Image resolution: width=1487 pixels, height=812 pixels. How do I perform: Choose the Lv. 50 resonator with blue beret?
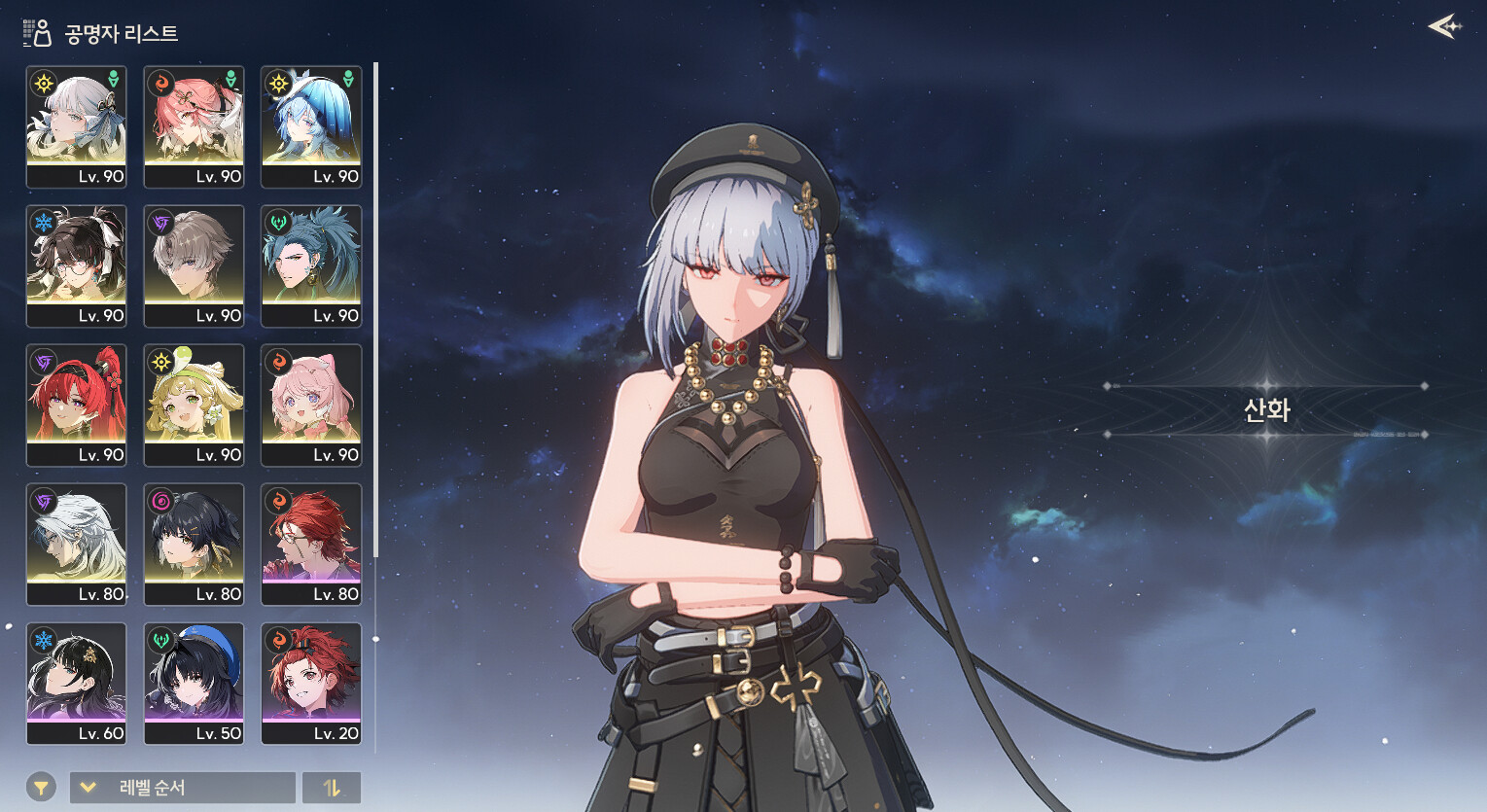pyautogui.click(x=194, y=683)
